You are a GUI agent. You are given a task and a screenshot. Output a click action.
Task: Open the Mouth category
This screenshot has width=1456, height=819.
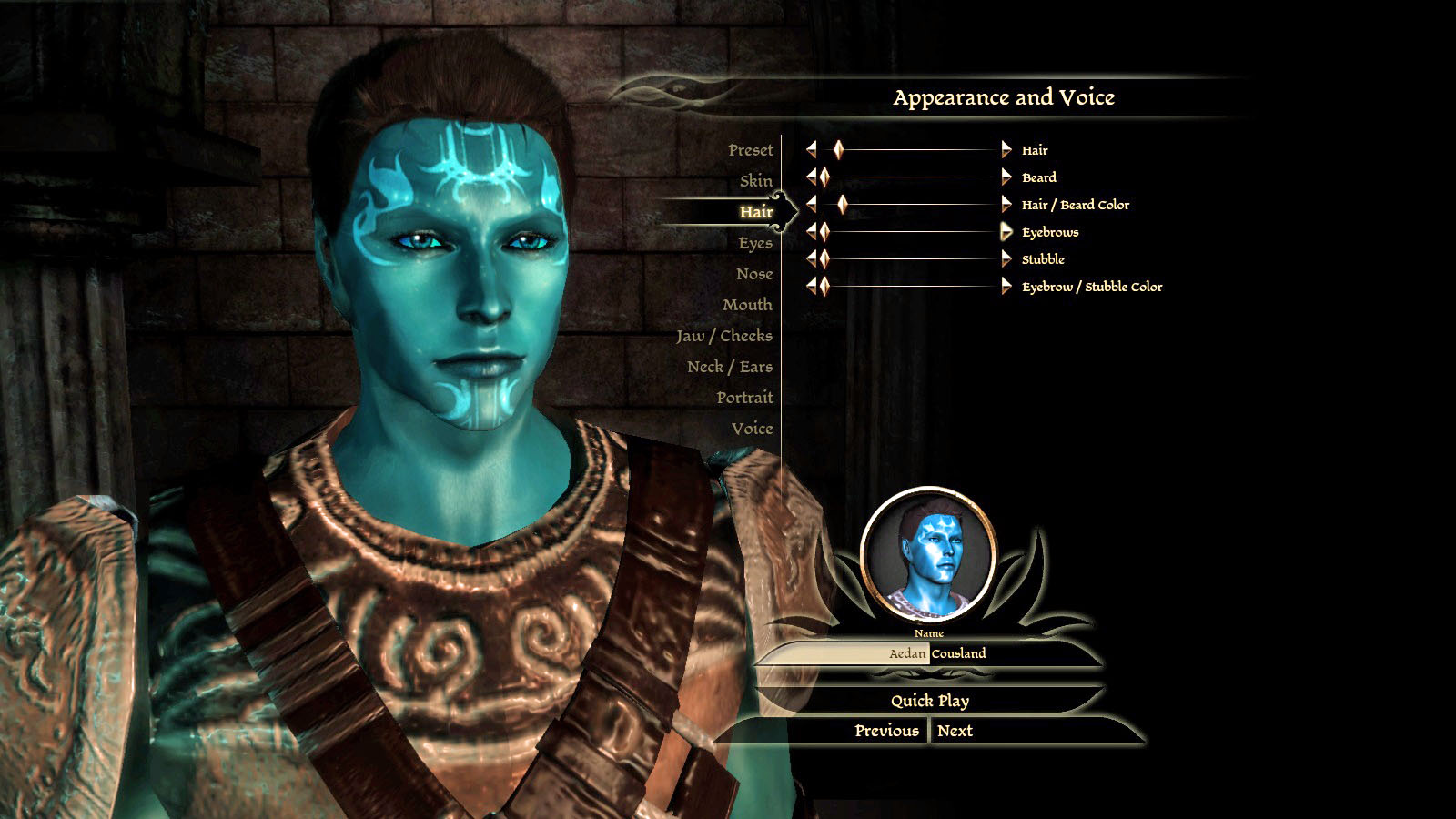pos(746,305)
